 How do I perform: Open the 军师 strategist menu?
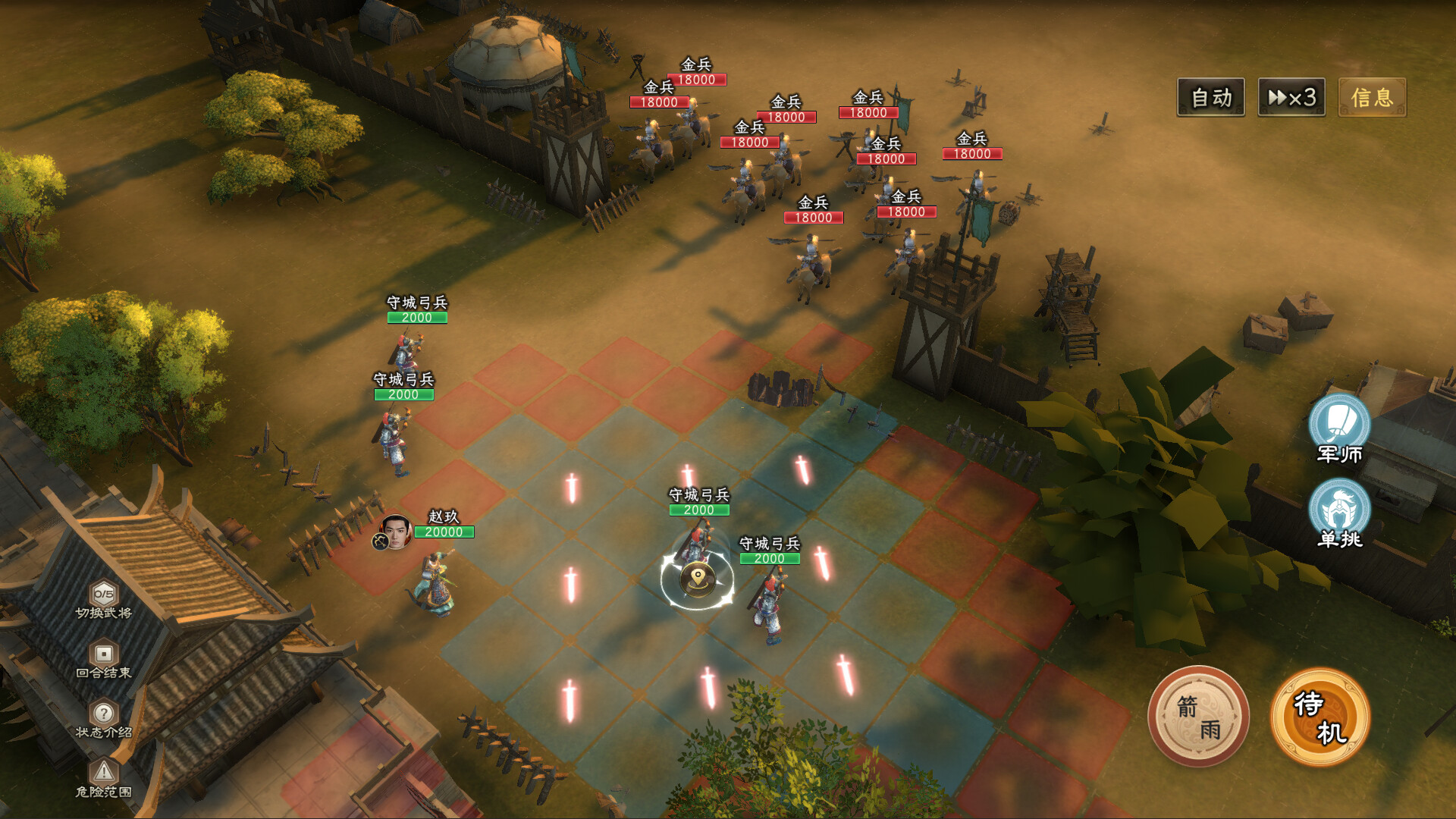click(1339, 427)
